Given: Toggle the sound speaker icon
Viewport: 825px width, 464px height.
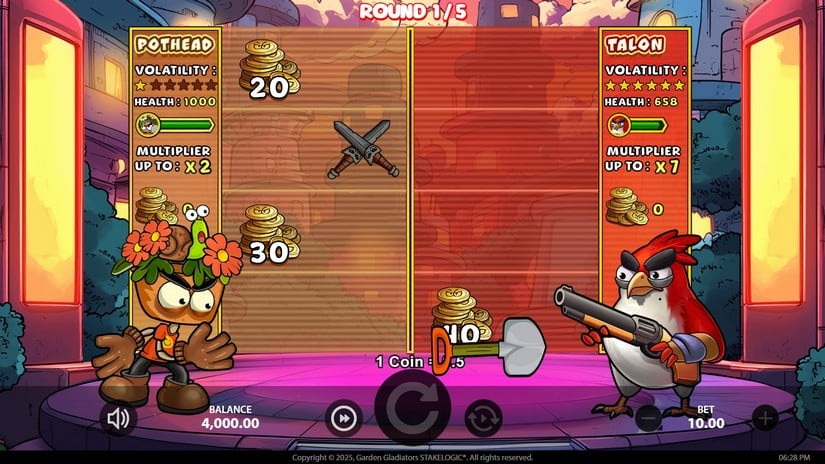Looking at the screenshot, I should tap(119, 417).
